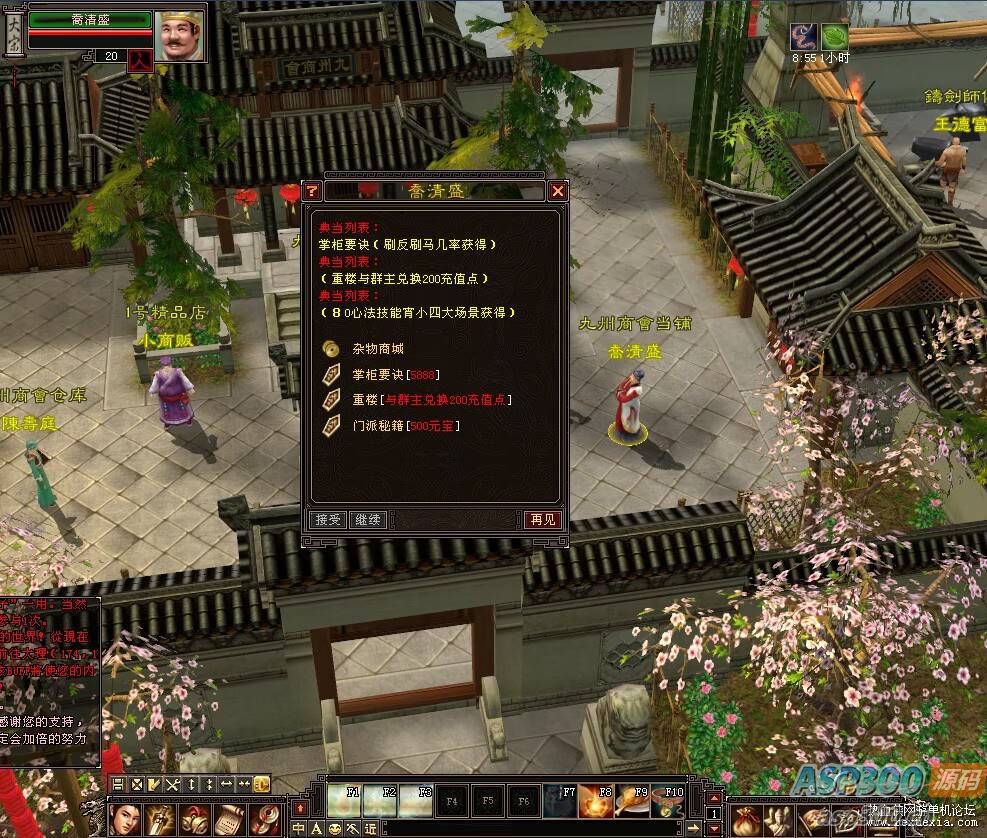This screenshot has width=987, height=838.
Task: Switch chat channel with the 中 button
Action: 299,829
